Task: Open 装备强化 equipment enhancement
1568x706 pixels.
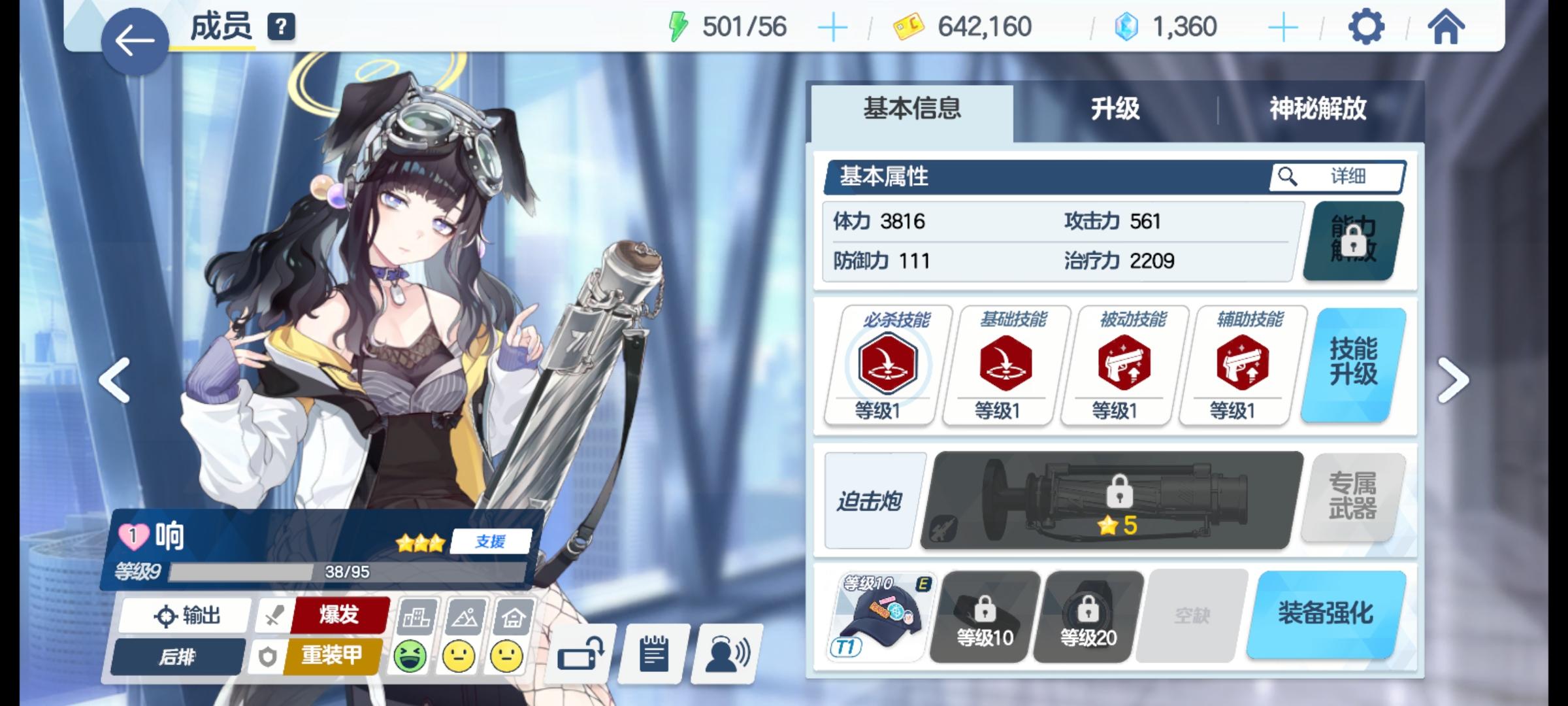Action: pos(1328,615)
